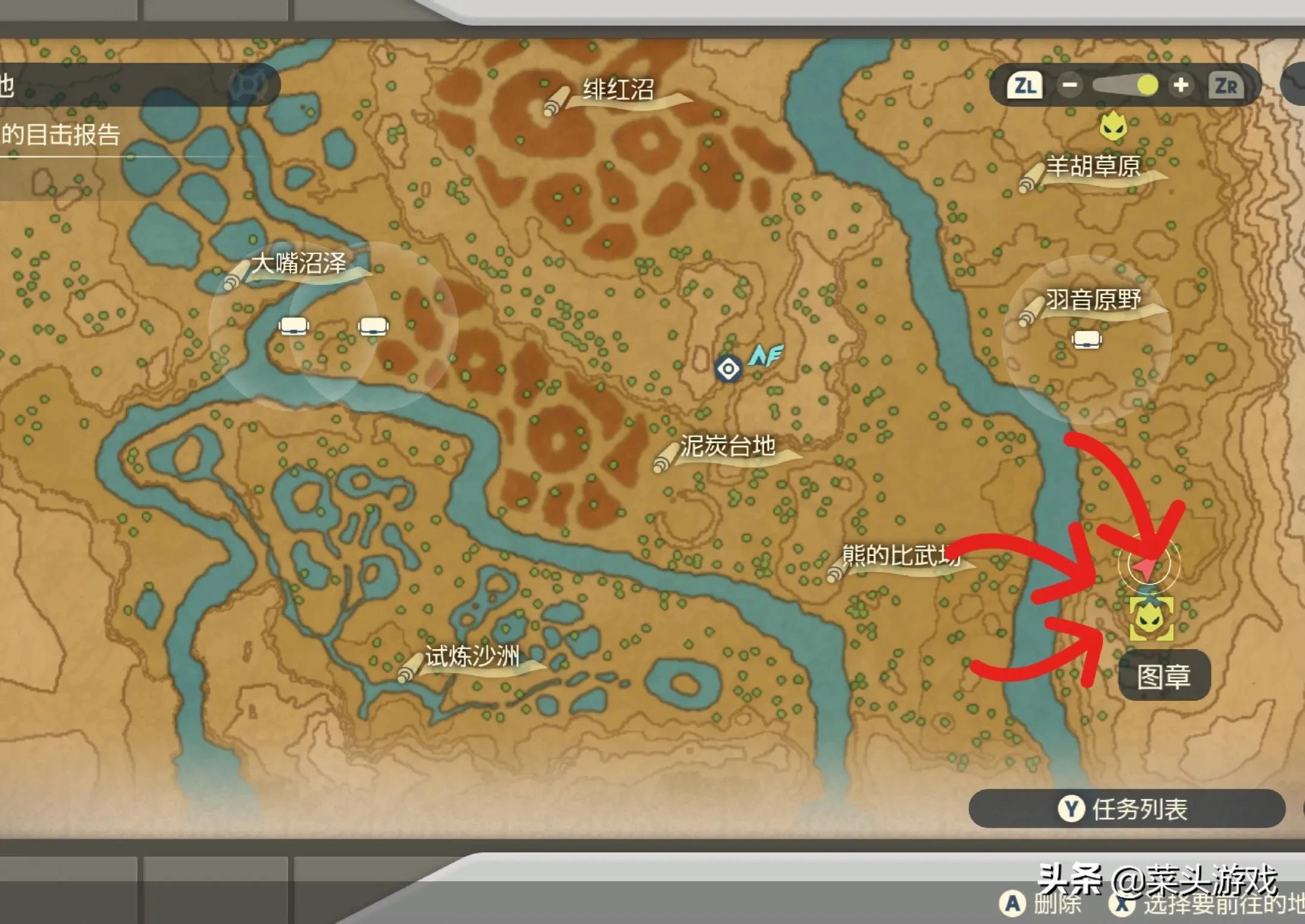Select the 羊胡草原 location label
Screen dimensions: 1305x924
pos(1093,167)
